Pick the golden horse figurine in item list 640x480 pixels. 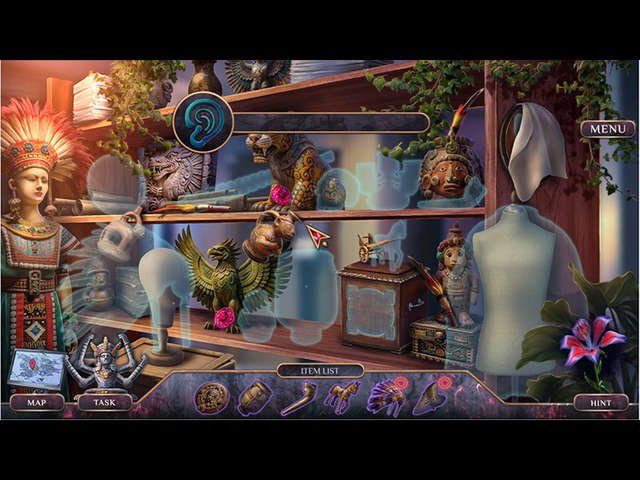341,399
